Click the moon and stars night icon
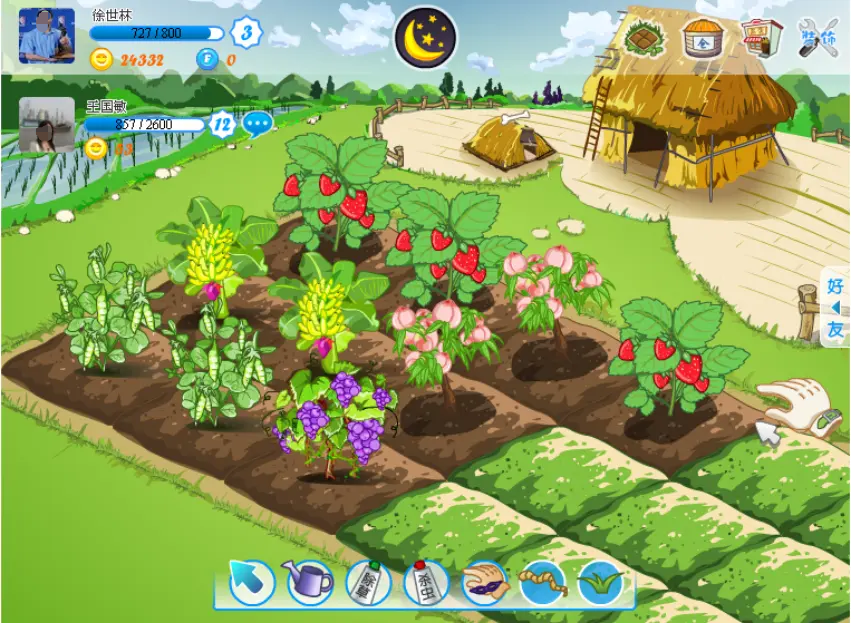This screenshot has height=623, width=851. click(426, 38)
